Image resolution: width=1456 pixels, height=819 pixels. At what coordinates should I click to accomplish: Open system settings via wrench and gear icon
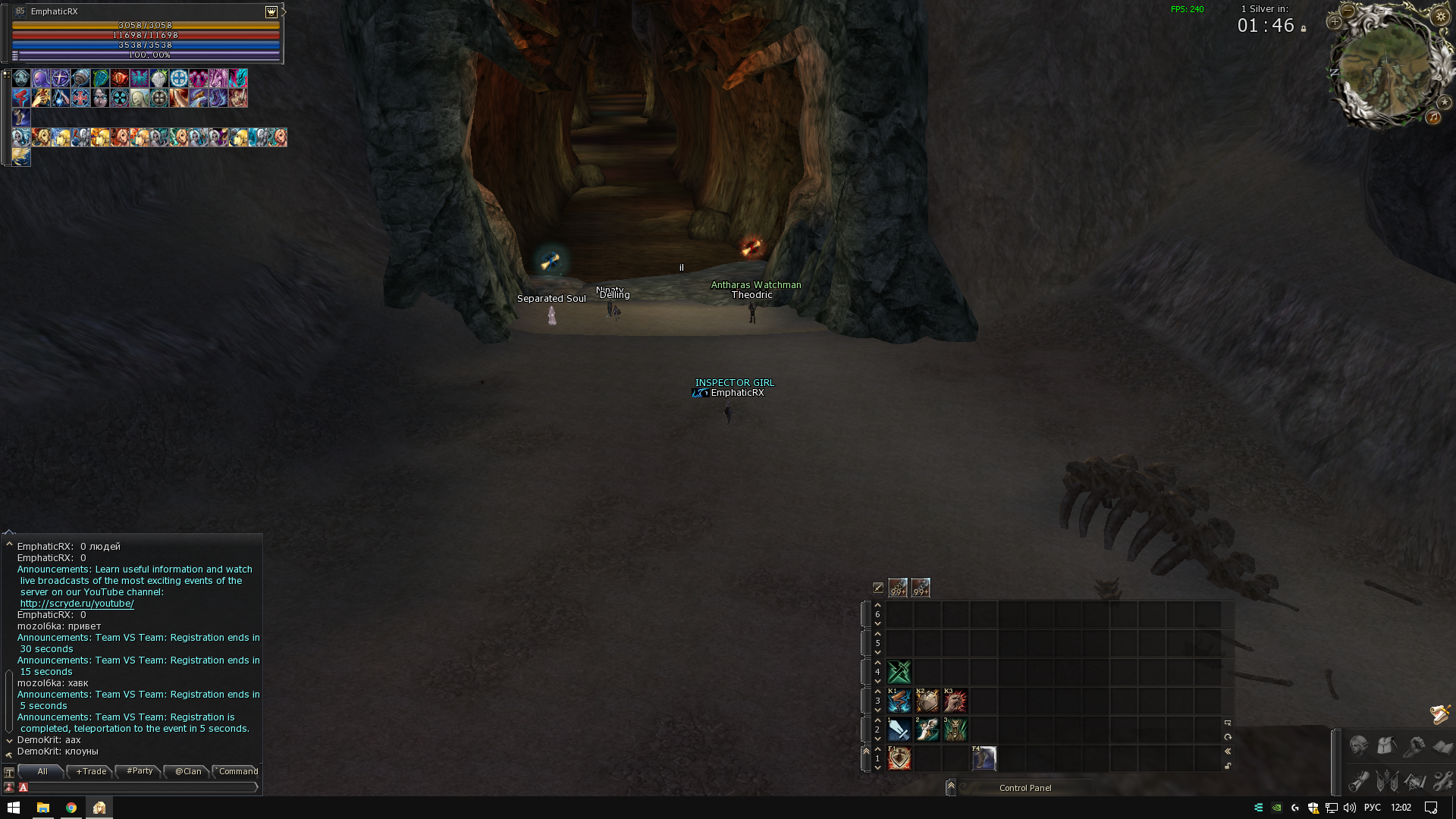pyautogui.click(x=1442, y=780)
